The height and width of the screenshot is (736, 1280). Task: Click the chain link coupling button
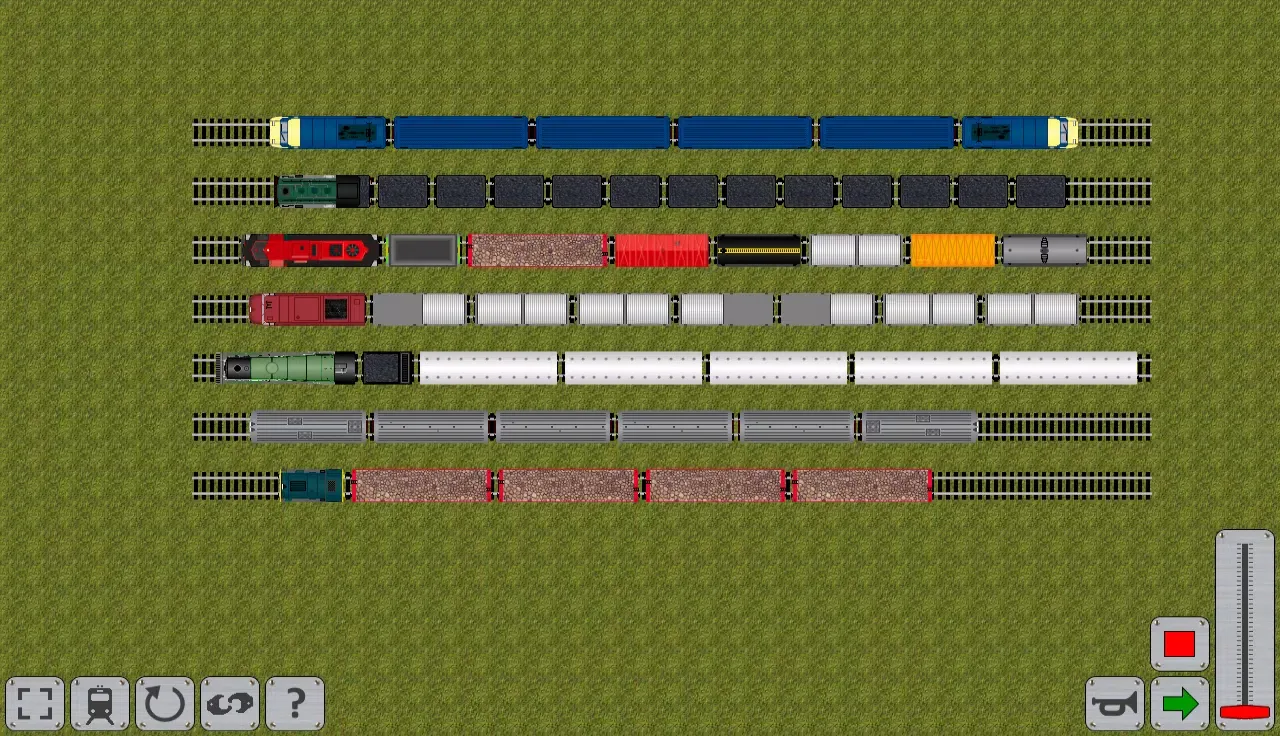point(230,704)
